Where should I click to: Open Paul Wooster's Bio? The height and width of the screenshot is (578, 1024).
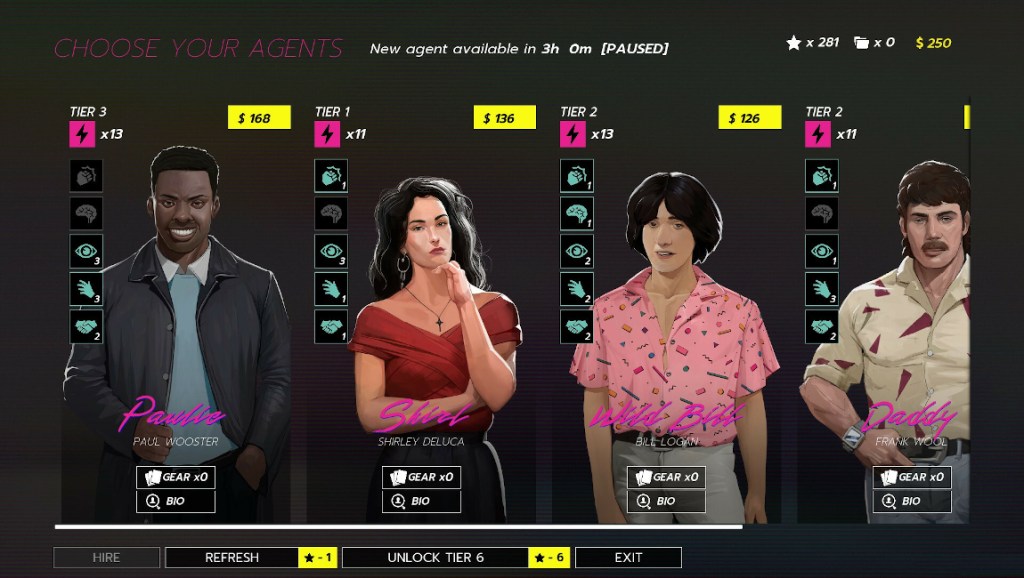pos(176,501)
